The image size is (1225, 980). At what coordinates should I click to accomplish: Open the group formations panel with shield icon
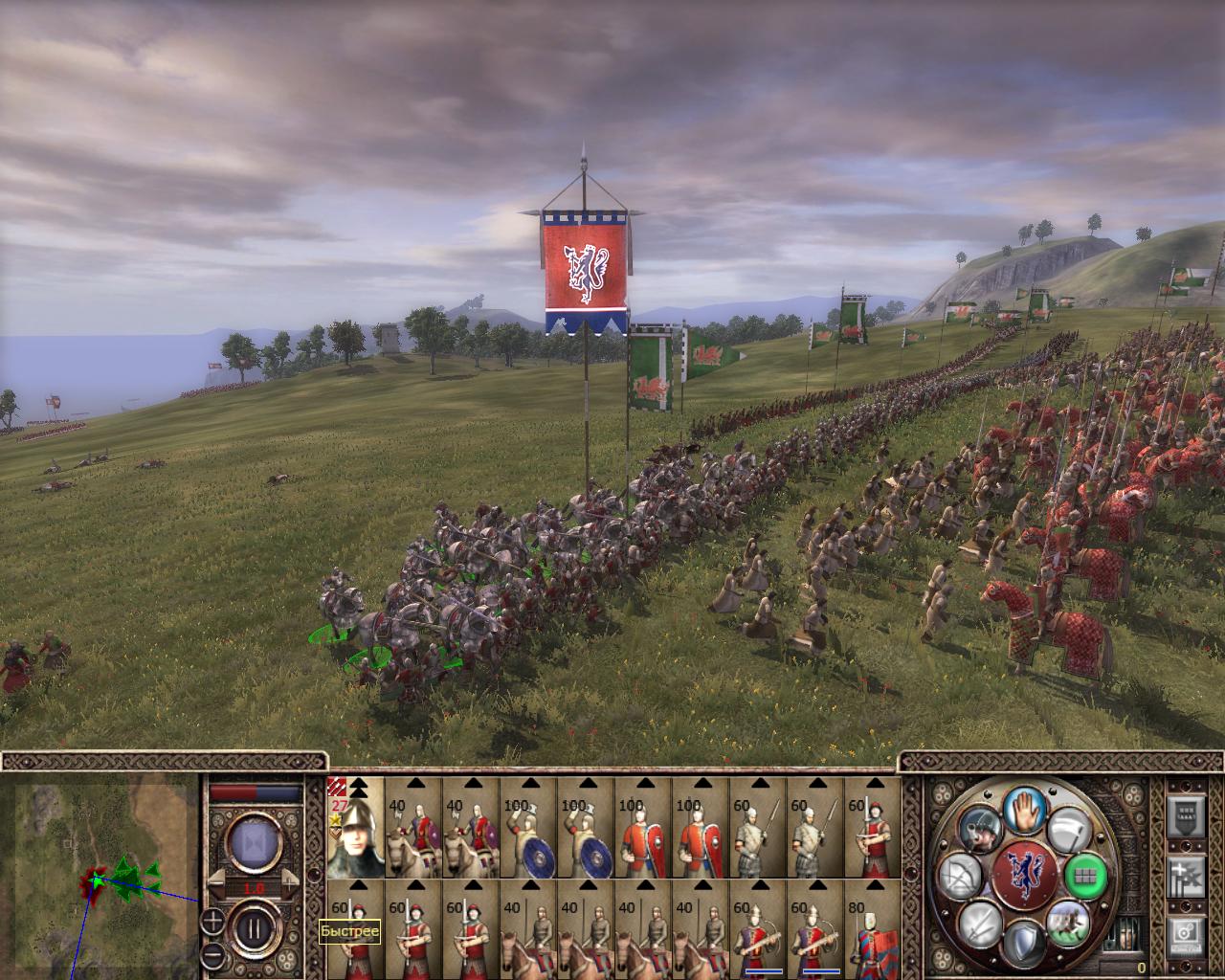1186,817
